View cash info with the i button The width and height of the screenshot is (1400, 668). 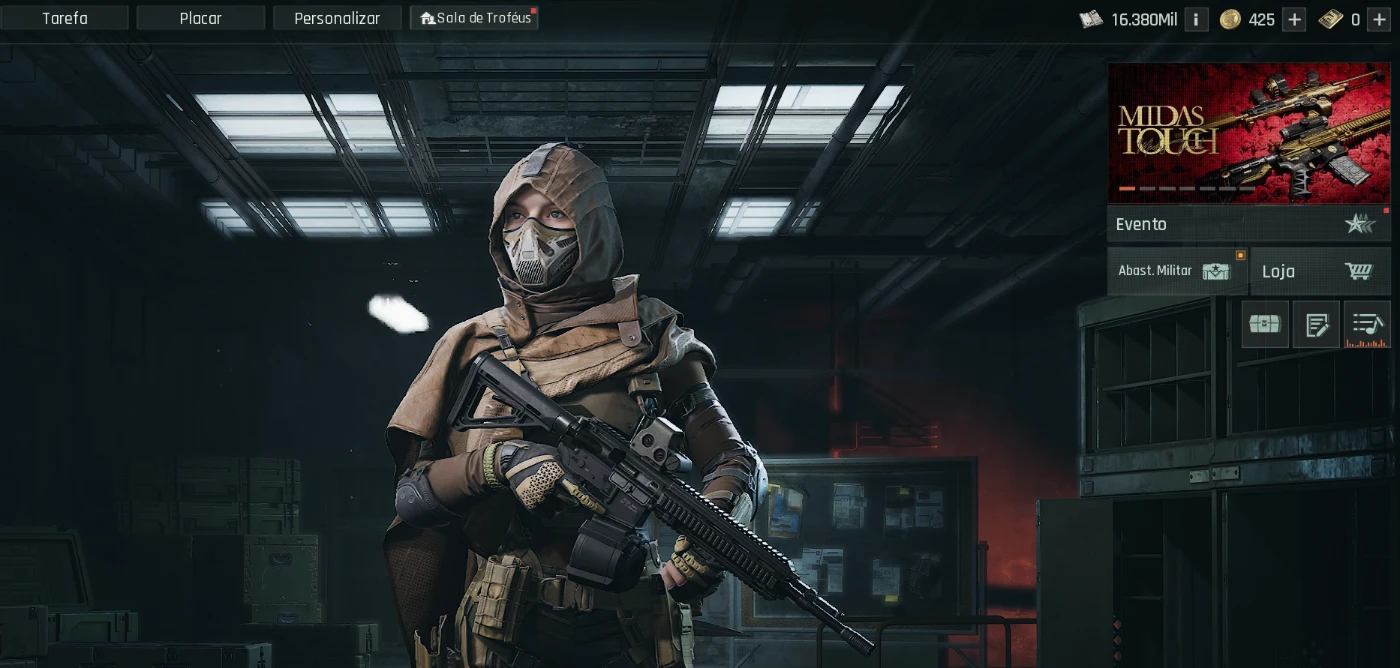pos(1196,19)
